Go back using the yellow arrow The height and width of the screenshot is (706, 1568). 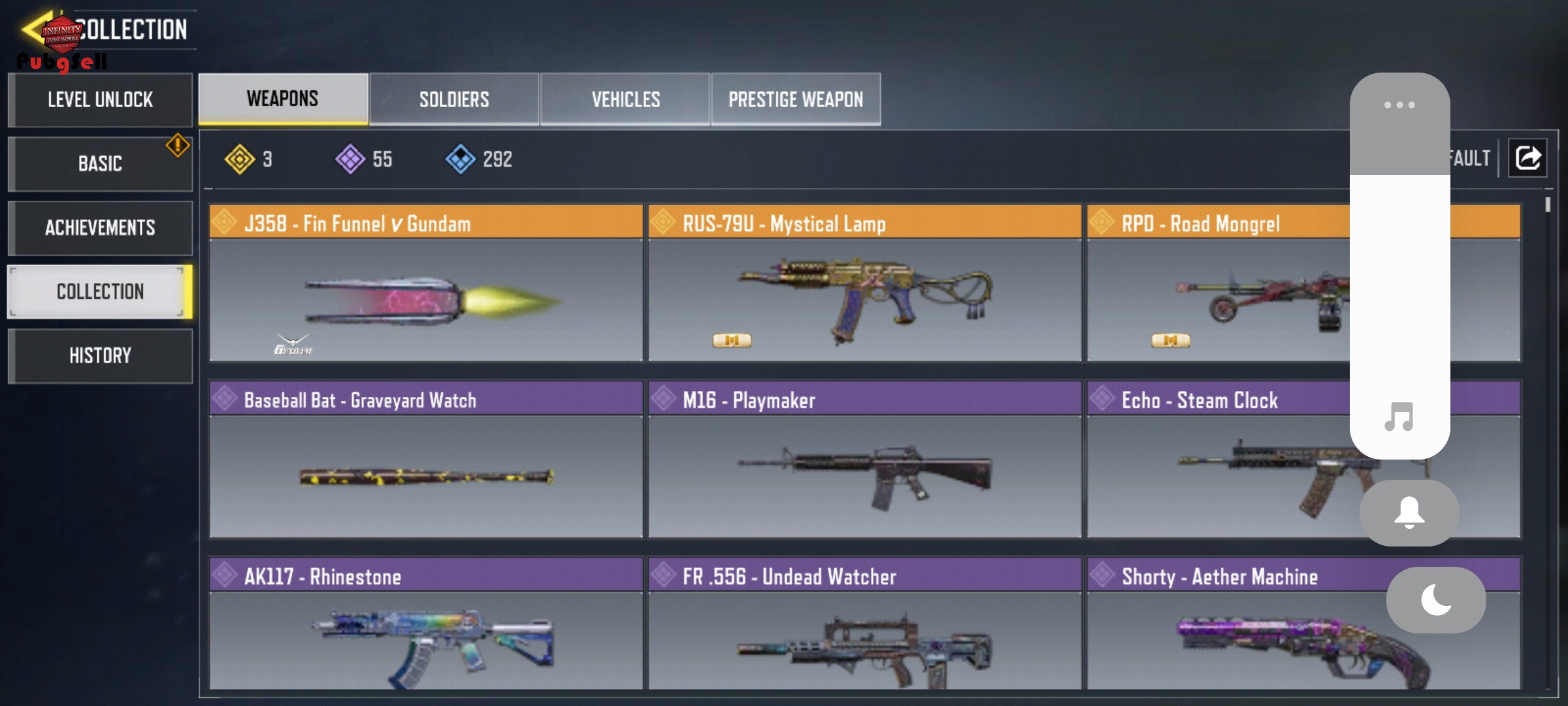point(33,29)
